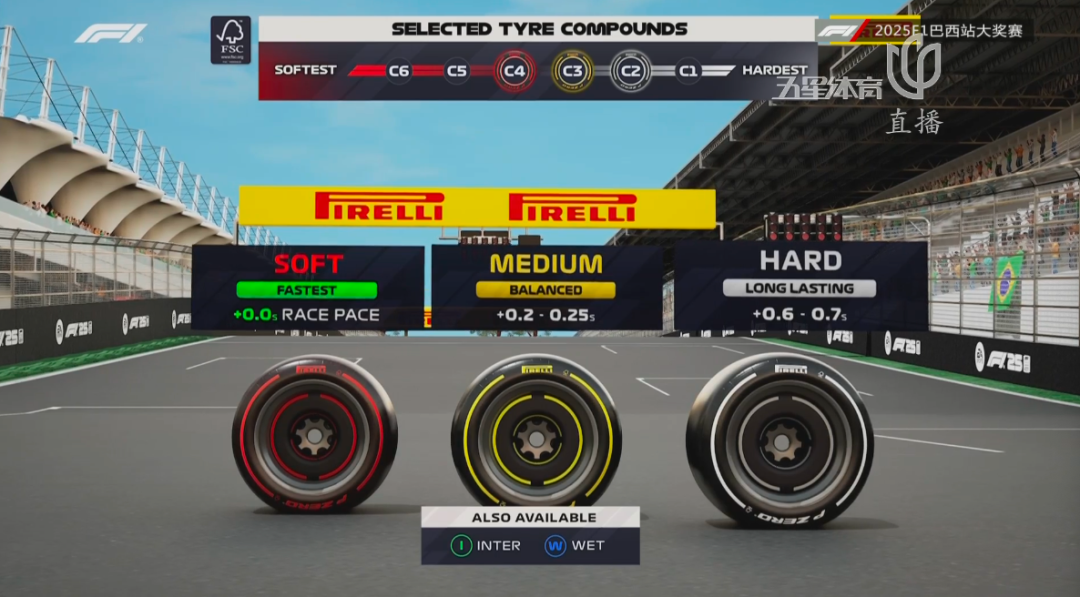Click the red-ringed C4 compound badge
The image size is (1080, 597).
point(514,71)
